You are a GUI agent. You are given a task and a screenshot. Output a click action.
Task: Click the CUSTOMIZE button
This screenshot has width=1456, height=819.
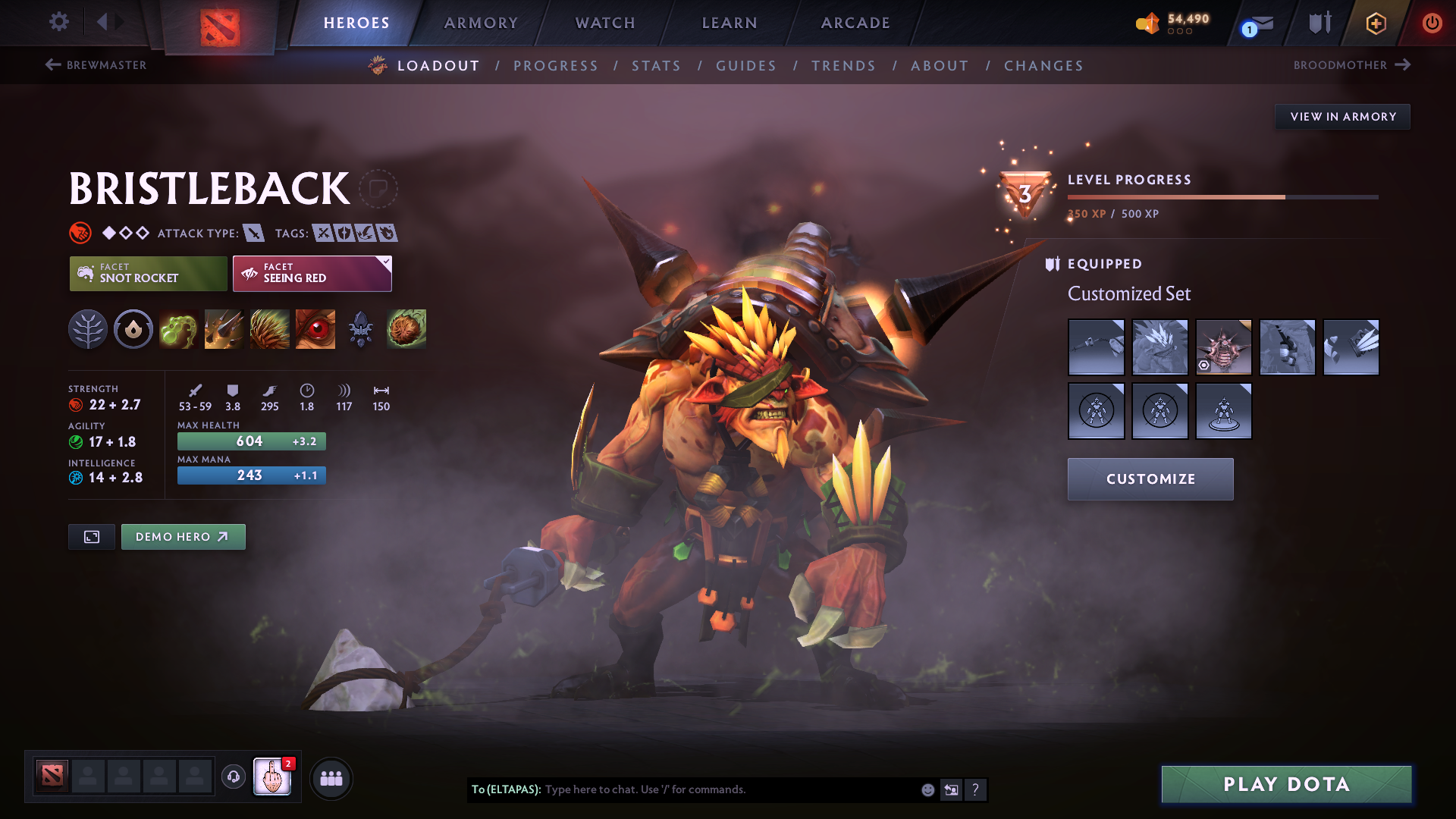point(1150,479)
